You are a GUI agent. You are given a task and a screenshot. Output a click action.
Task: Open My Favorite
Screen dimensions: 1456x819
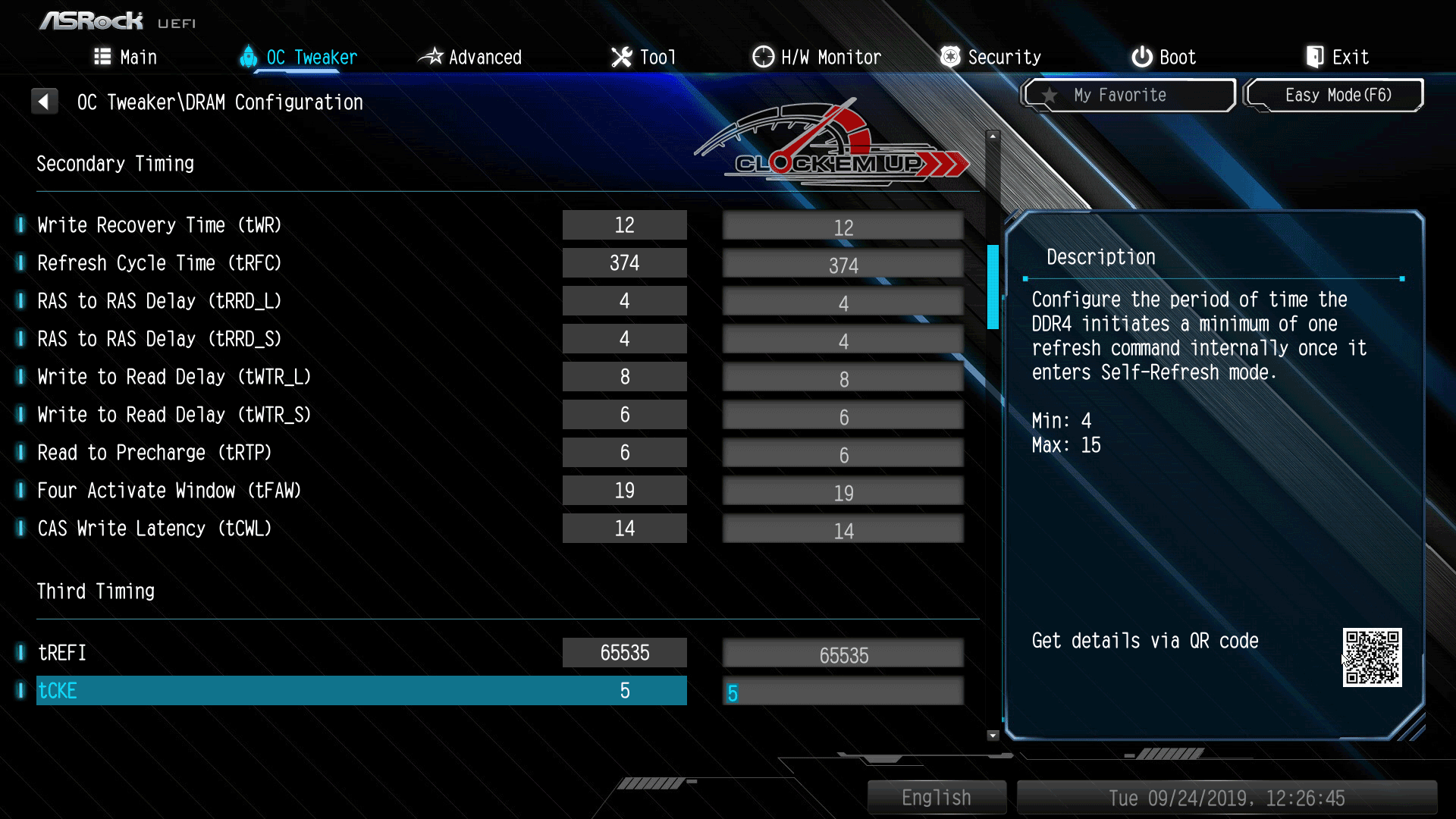coord(1128,96)
